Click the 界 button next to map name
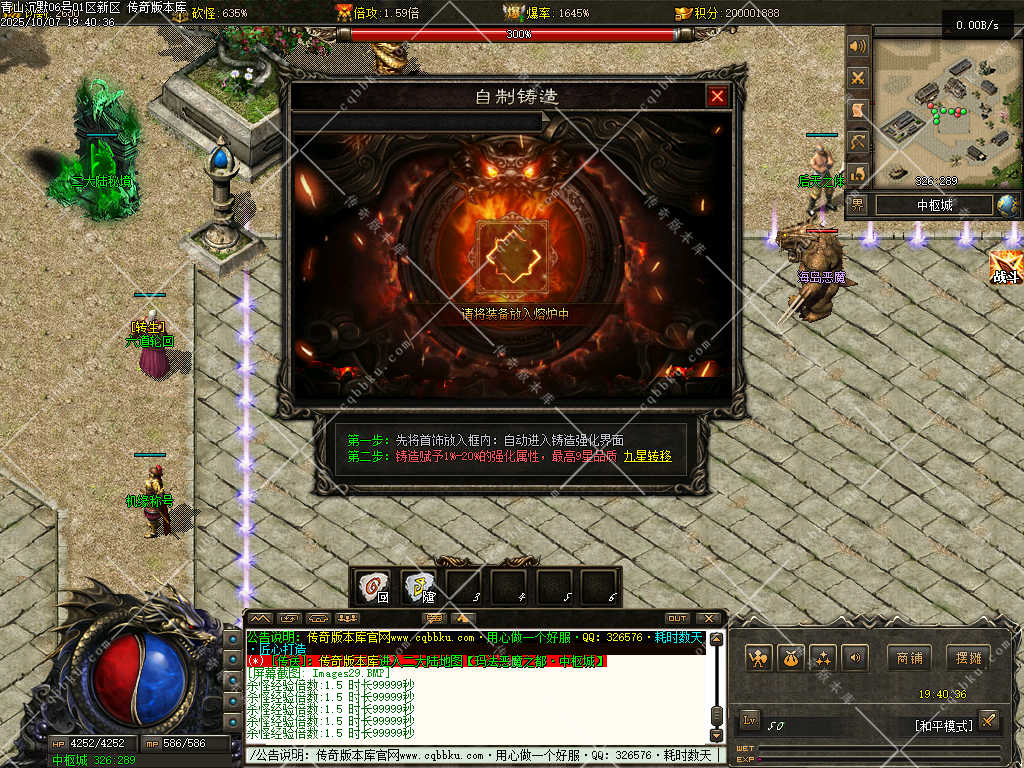The height and width of the screenshot is (768, 1024). coord(857,205)
